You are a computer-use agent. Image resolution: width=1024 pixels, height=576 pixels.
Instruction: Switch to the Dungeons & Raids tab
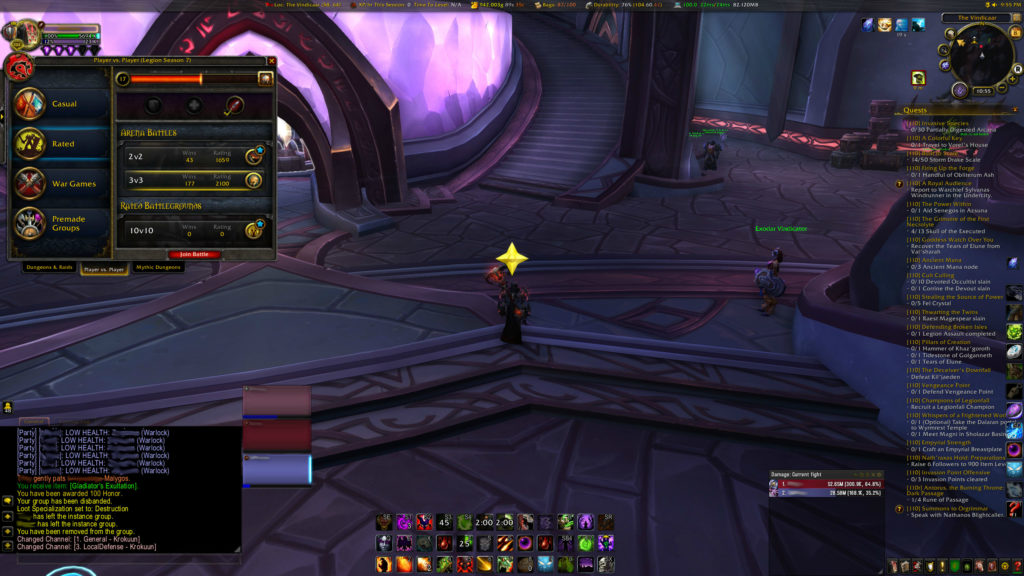tap(49, 268)
